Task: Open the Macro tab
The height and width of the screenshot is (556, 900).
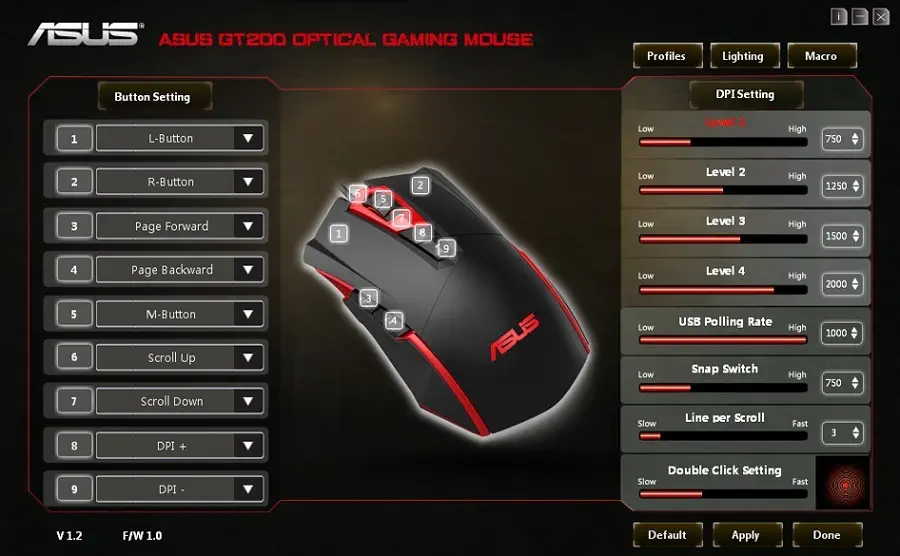Action: pos(821,56)
